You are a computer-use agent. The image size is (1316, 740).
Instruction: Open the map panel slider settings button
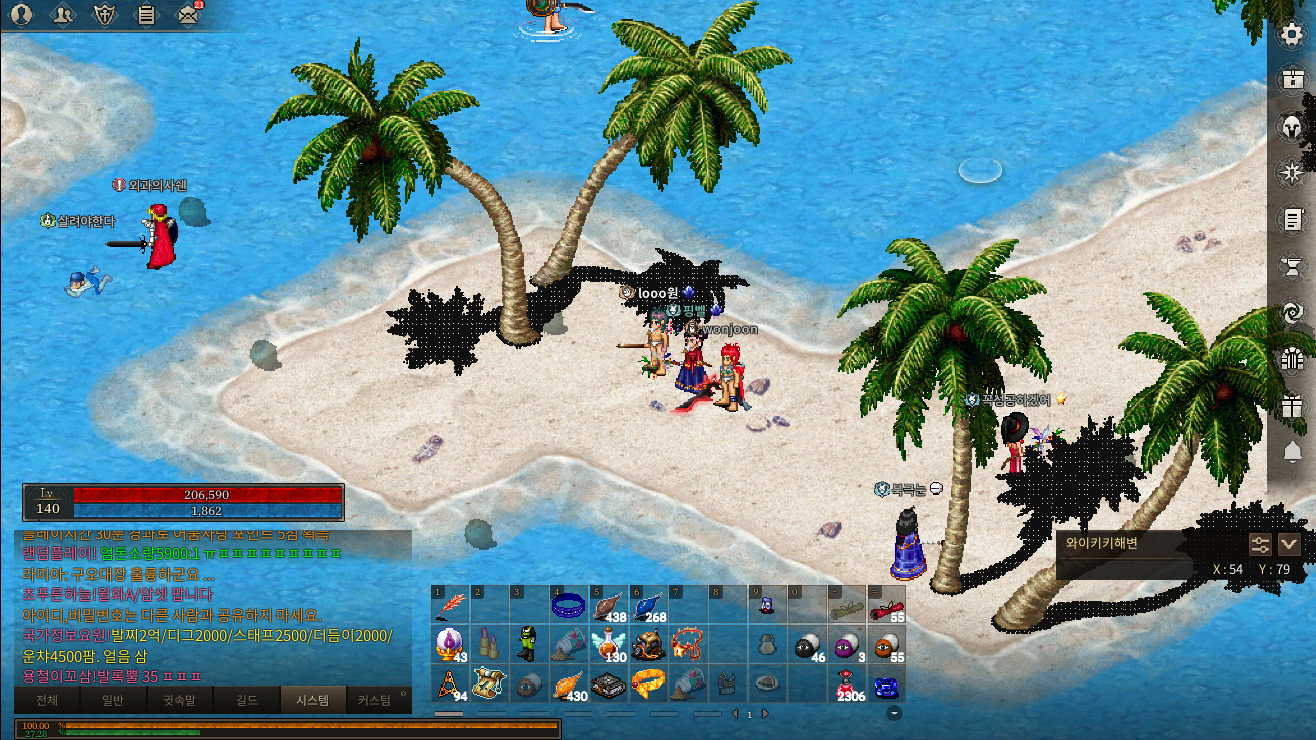(1260, 544)
